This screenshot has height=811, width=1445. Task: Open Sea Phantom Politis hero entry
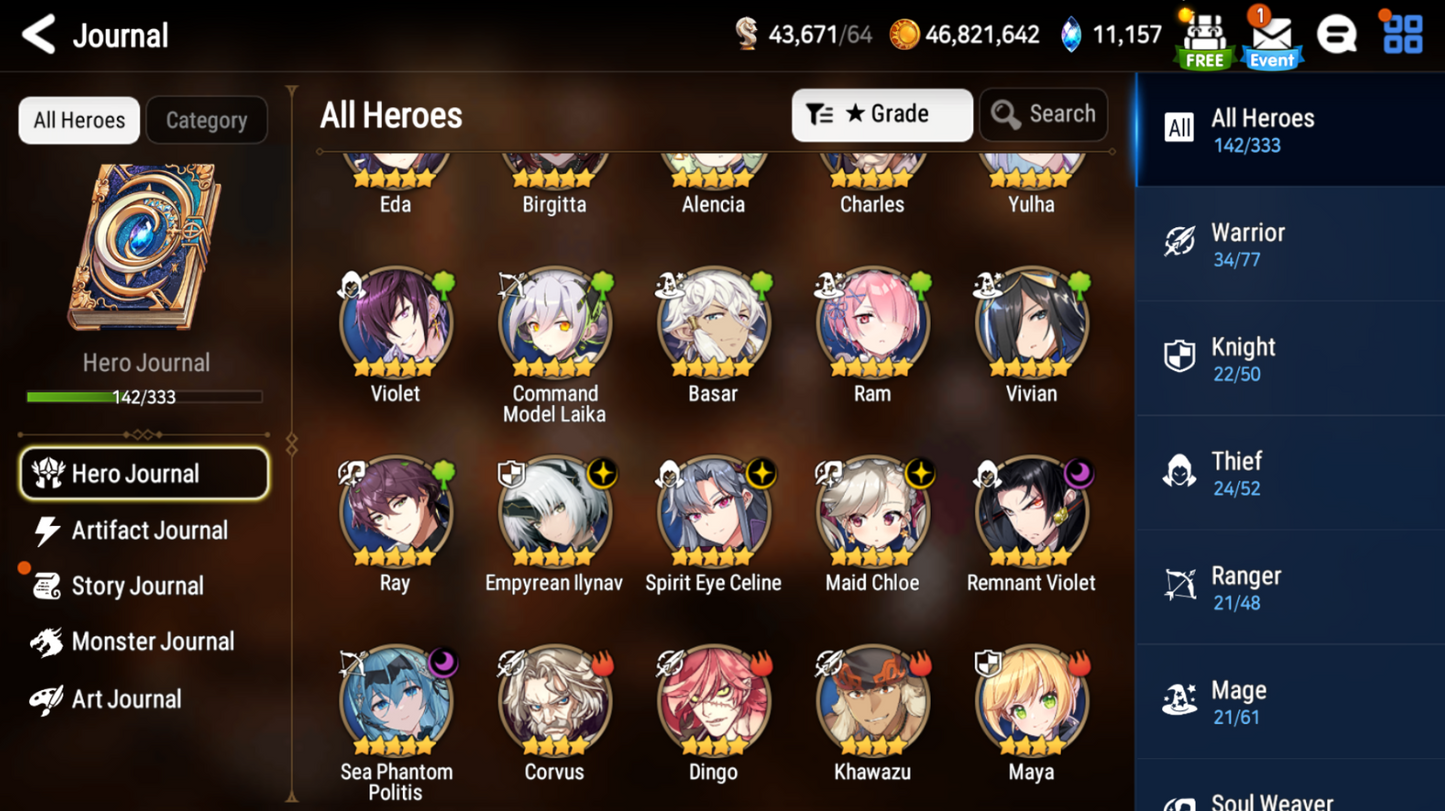pyautogui.click(x=396, y=702)
